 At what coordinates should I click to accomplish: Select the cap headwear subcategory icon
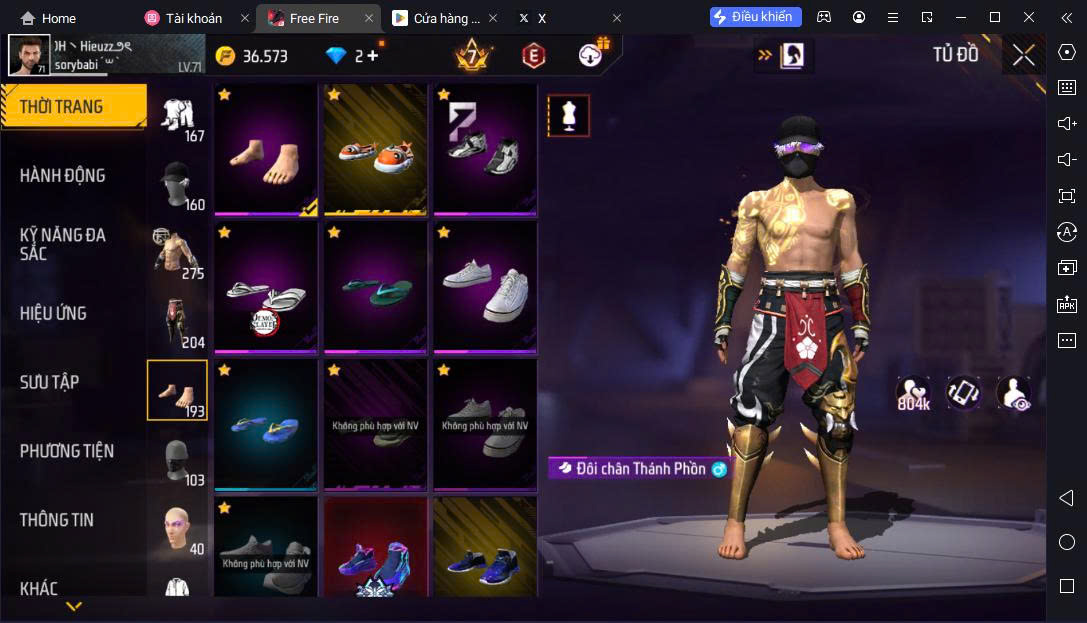click(176, 178)
